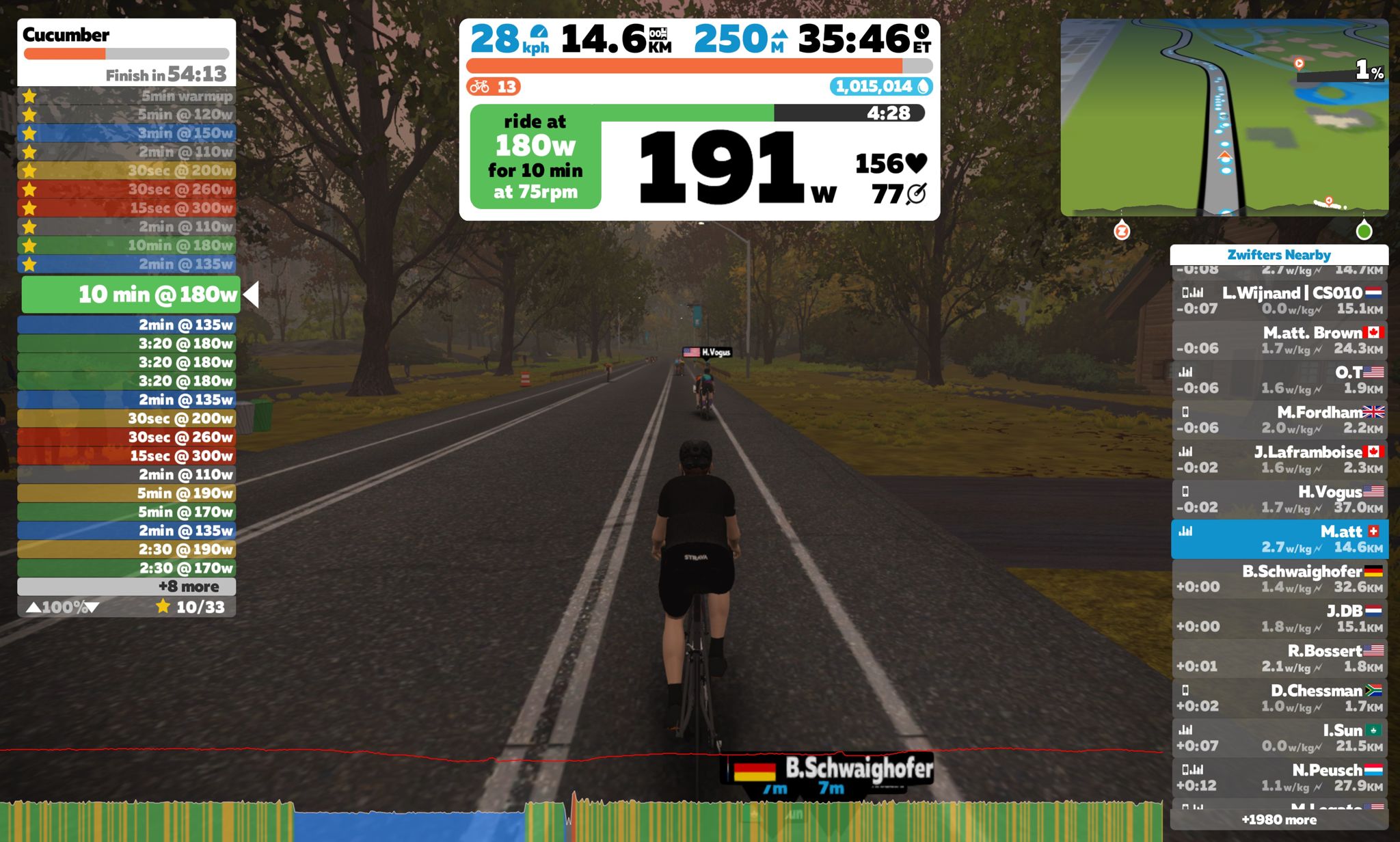Click the minimap route view
The width and height of the screenshot is (1400, 842).
point(1224,118)
